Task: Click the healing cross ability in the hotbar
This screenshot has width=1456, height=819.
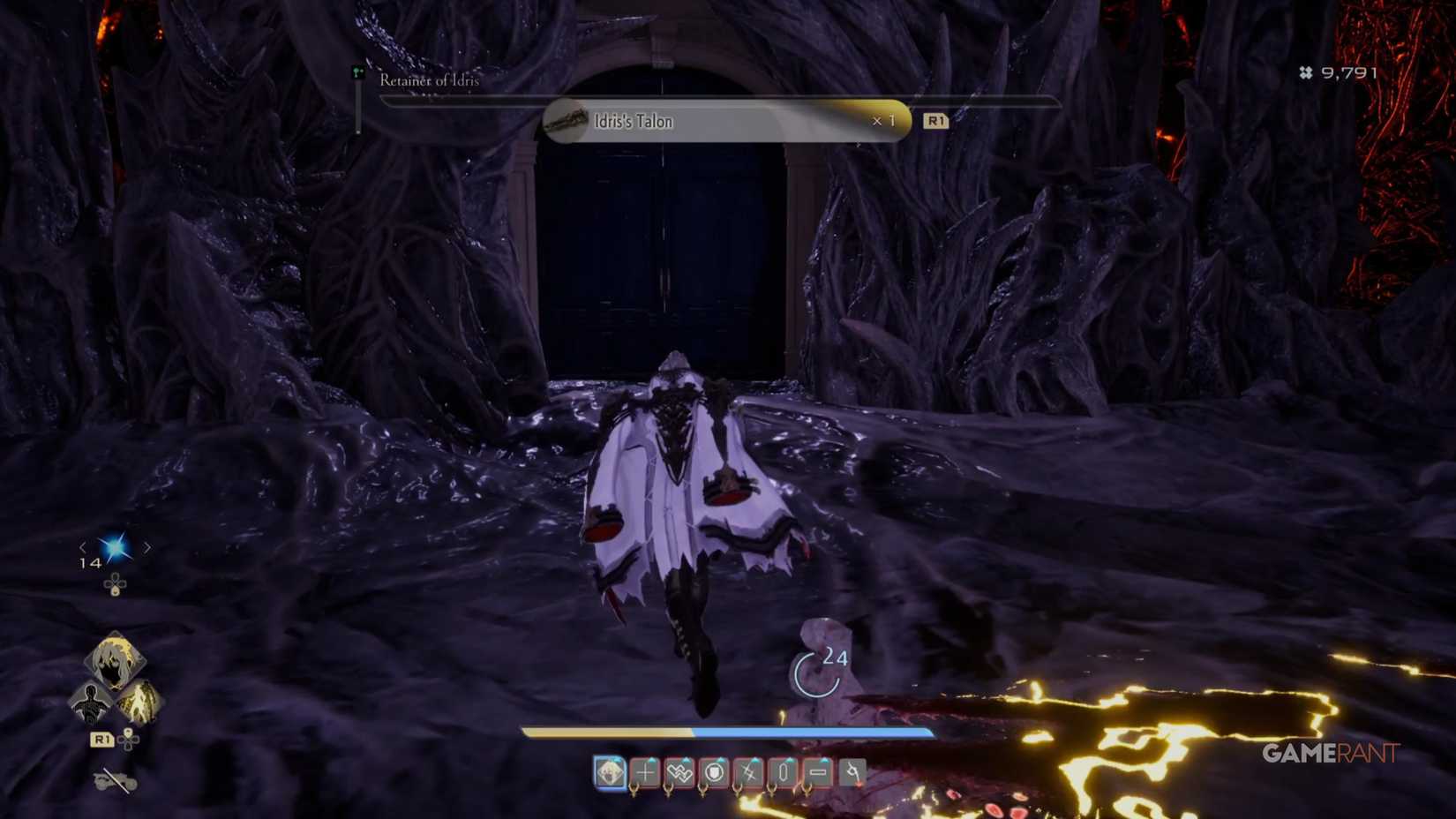Action: tap(644, 770)
